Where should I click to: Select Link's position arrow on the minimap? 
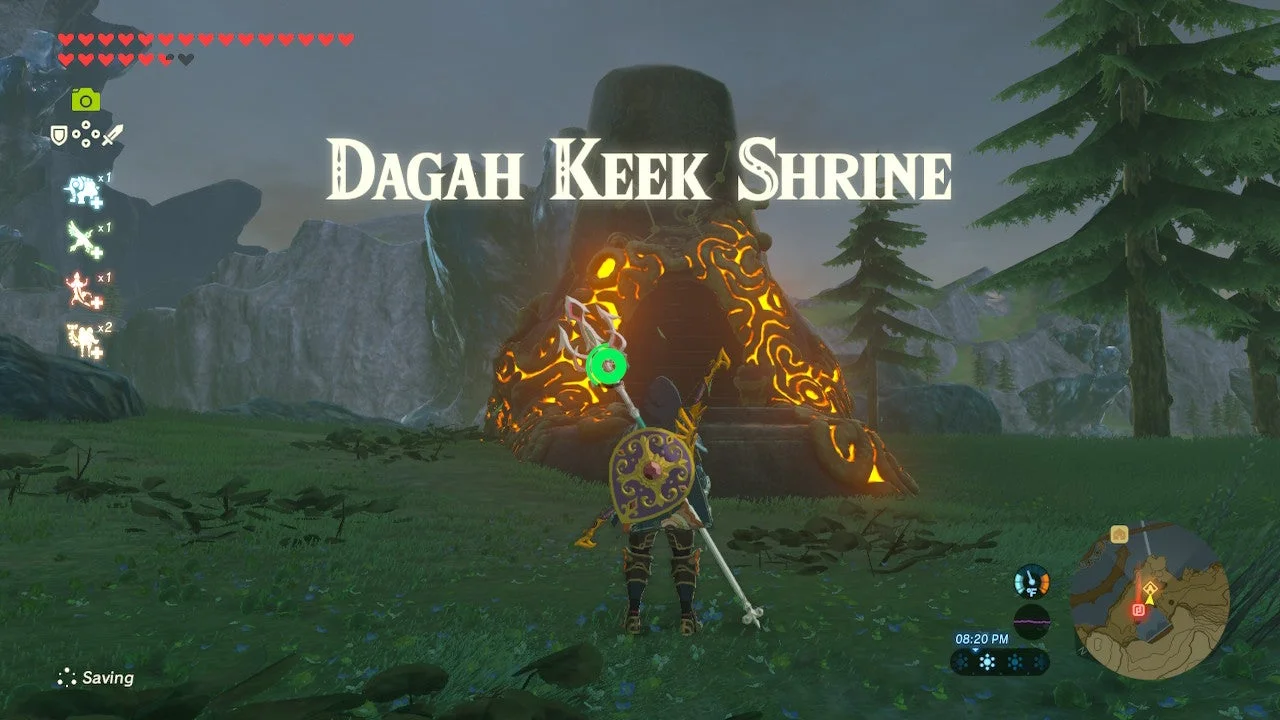click(x=1150, y=601)
